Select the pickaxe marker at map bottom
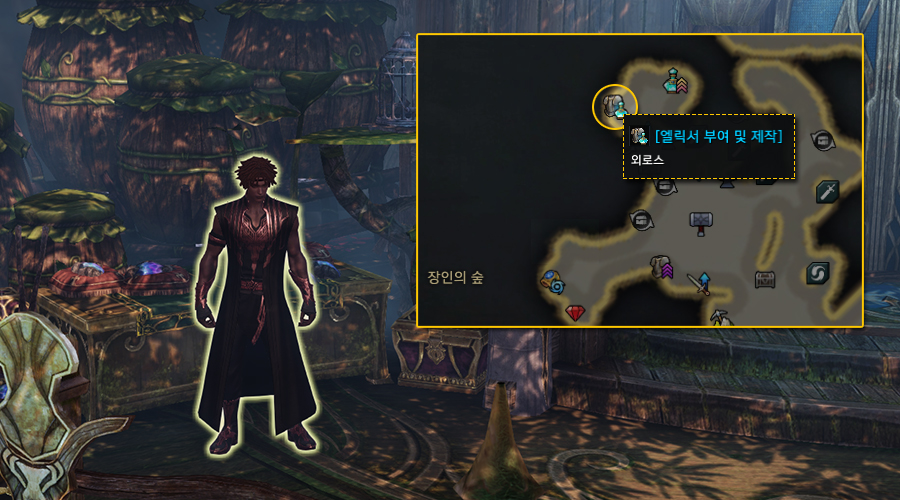900x500 pixels. (x=718, y=318)
